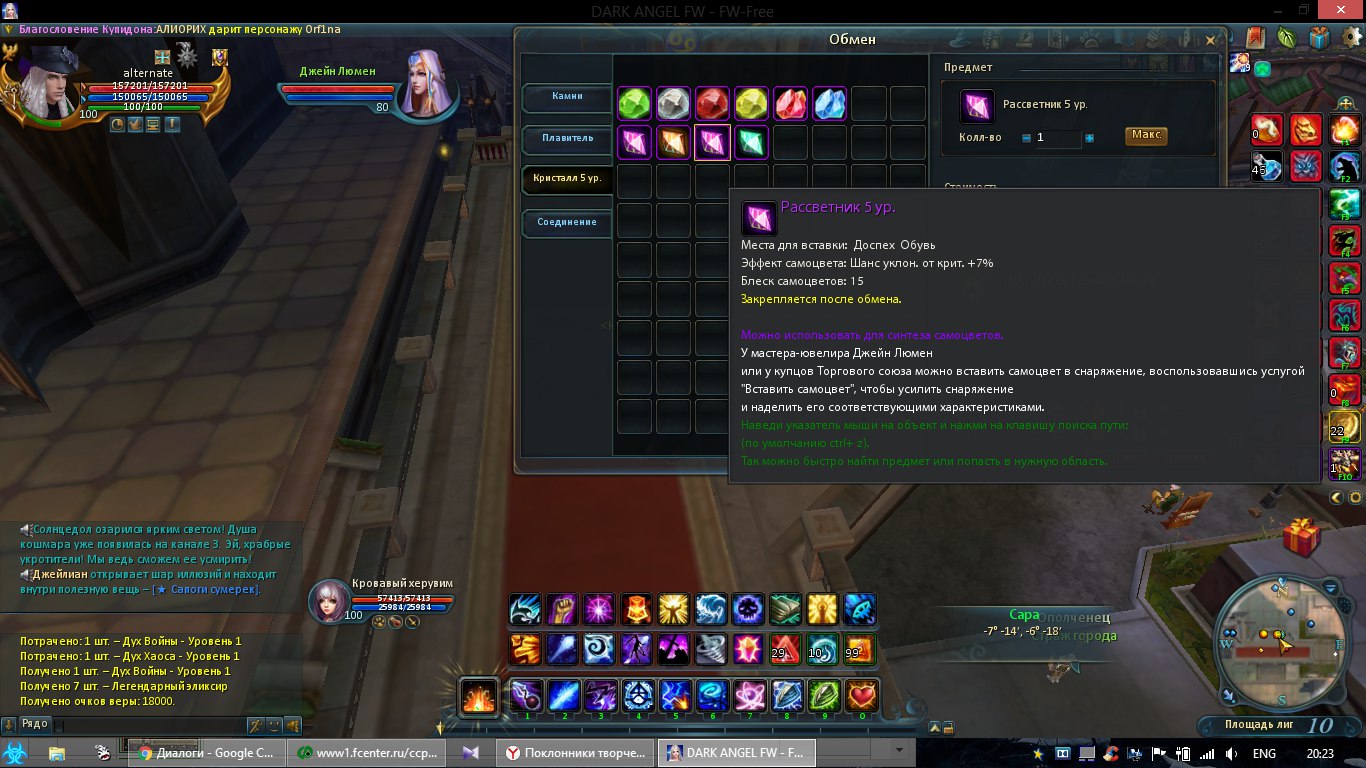Use the red triangle item with count 29
The width and height of the screenshot is (1366, 768).
785,649
